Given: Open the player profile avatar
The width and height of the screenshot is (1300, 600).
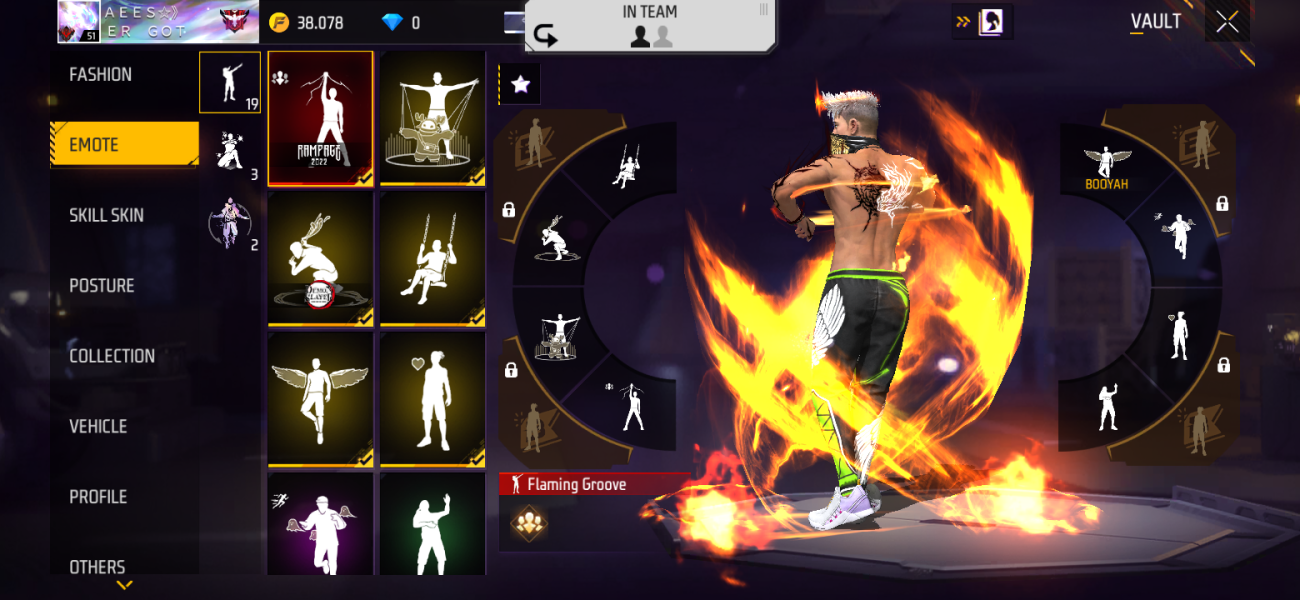Looking at the screenshot, I should tap(79, 22).
